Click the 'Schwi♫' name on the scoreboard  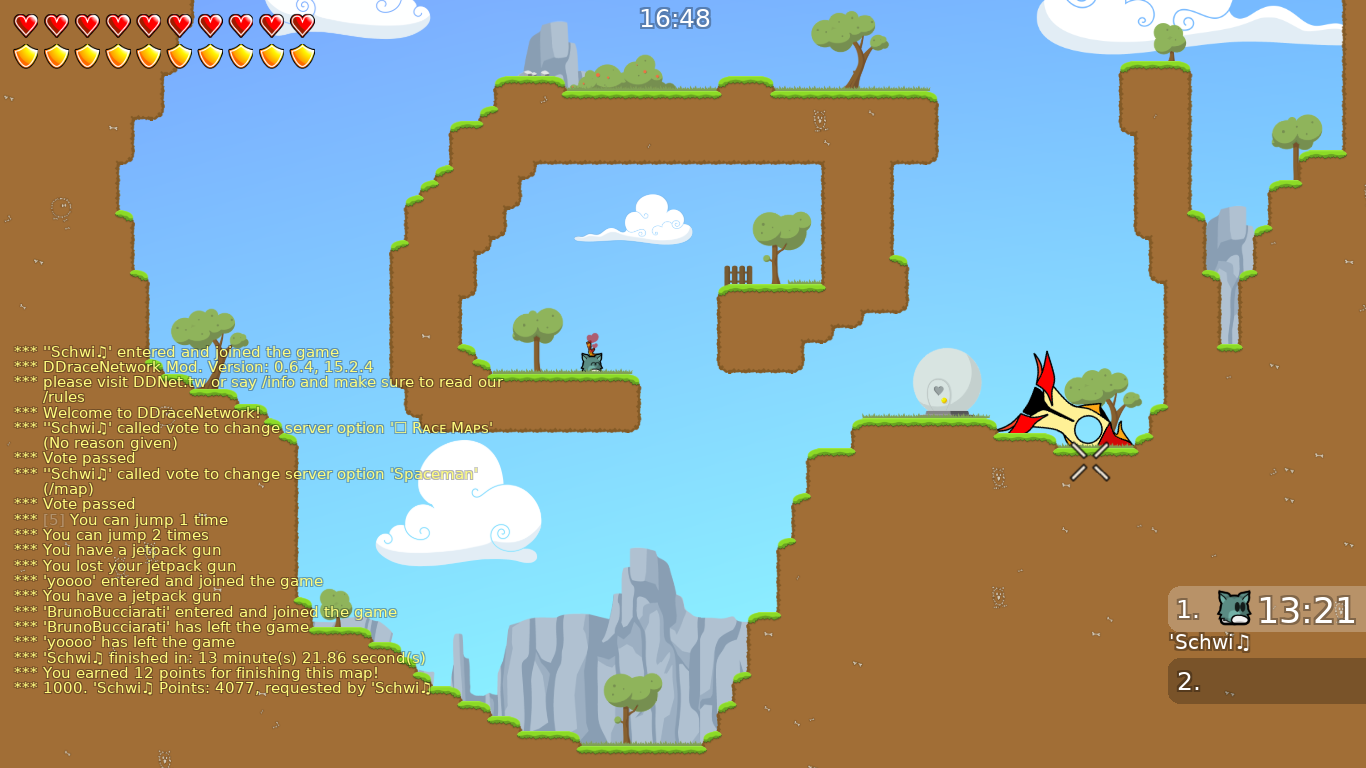[1206, 643]
